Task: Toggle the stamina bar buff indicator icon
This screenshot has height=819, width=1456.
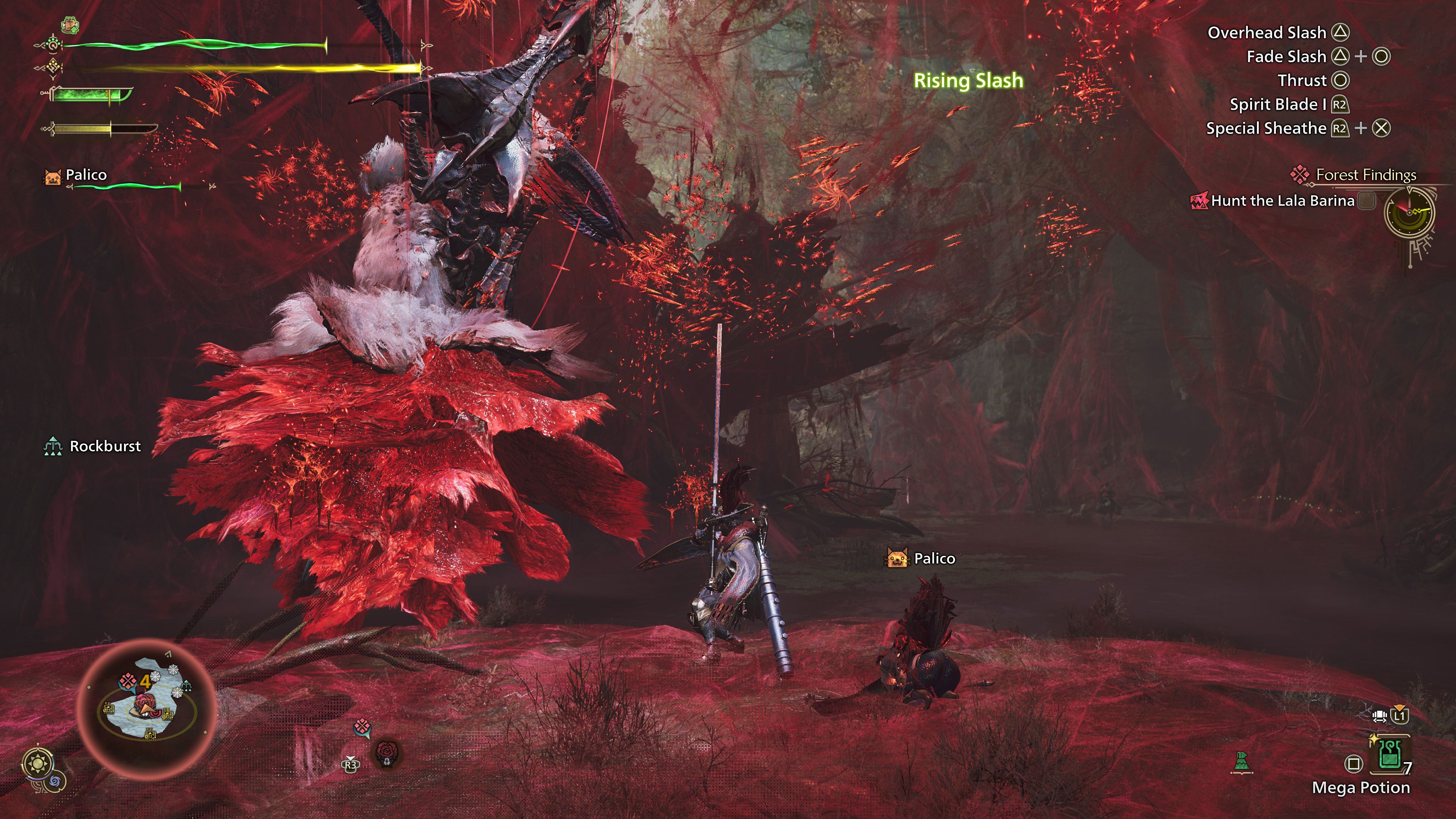Action: pyautogui.click(x=54, y=68)
